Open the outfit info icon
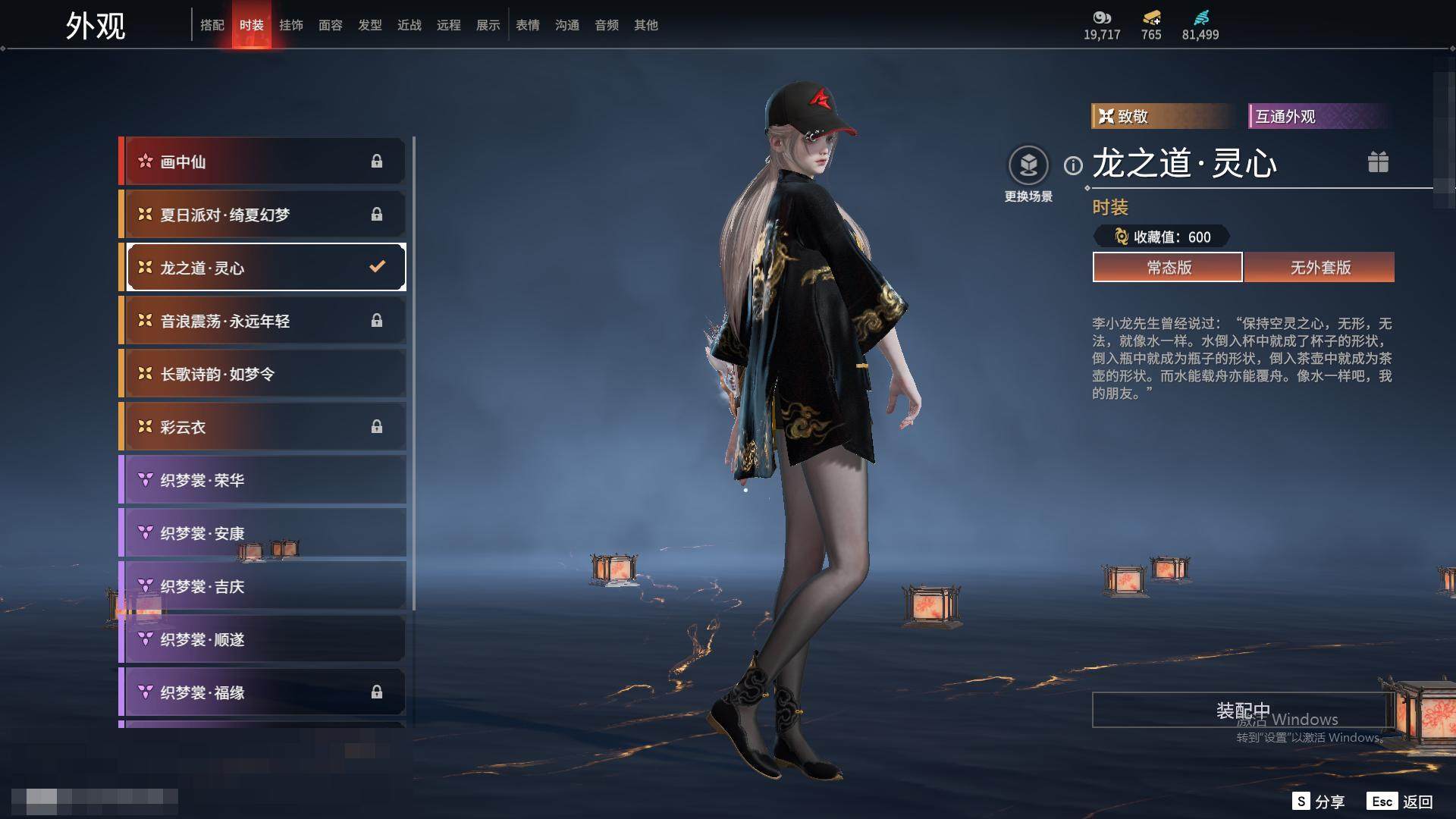This screenshot has height=819, width=1456. tap(1073, 165)
